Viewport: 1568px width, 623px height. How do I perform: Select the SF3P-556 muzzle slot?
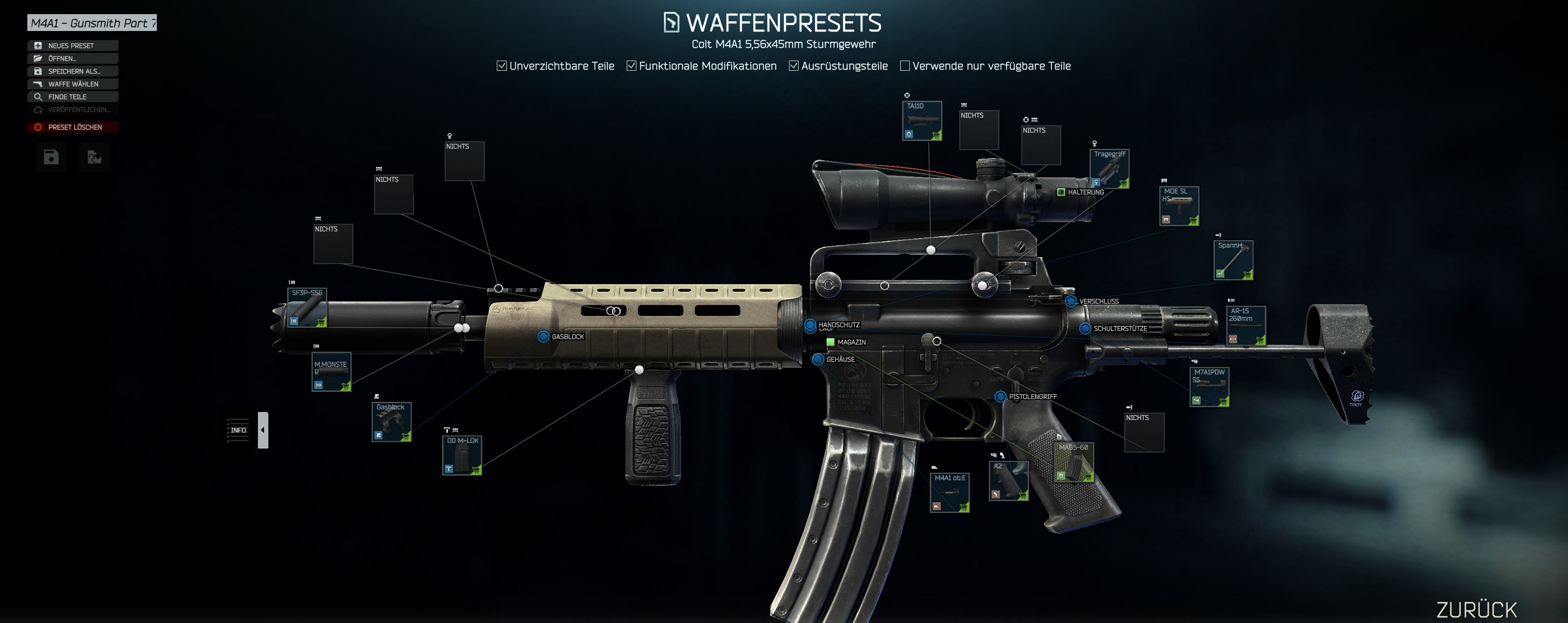(x=307, y=307)
